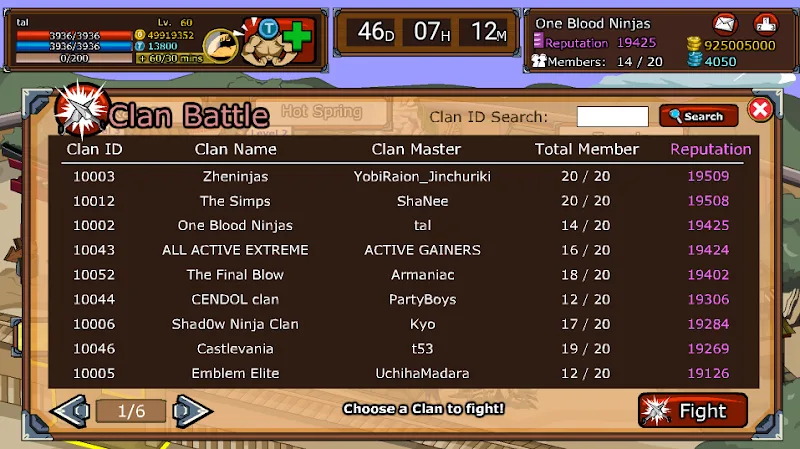Close the Clan Battle window
Screen dimensions: 800x449
click(x=760, y=109)
